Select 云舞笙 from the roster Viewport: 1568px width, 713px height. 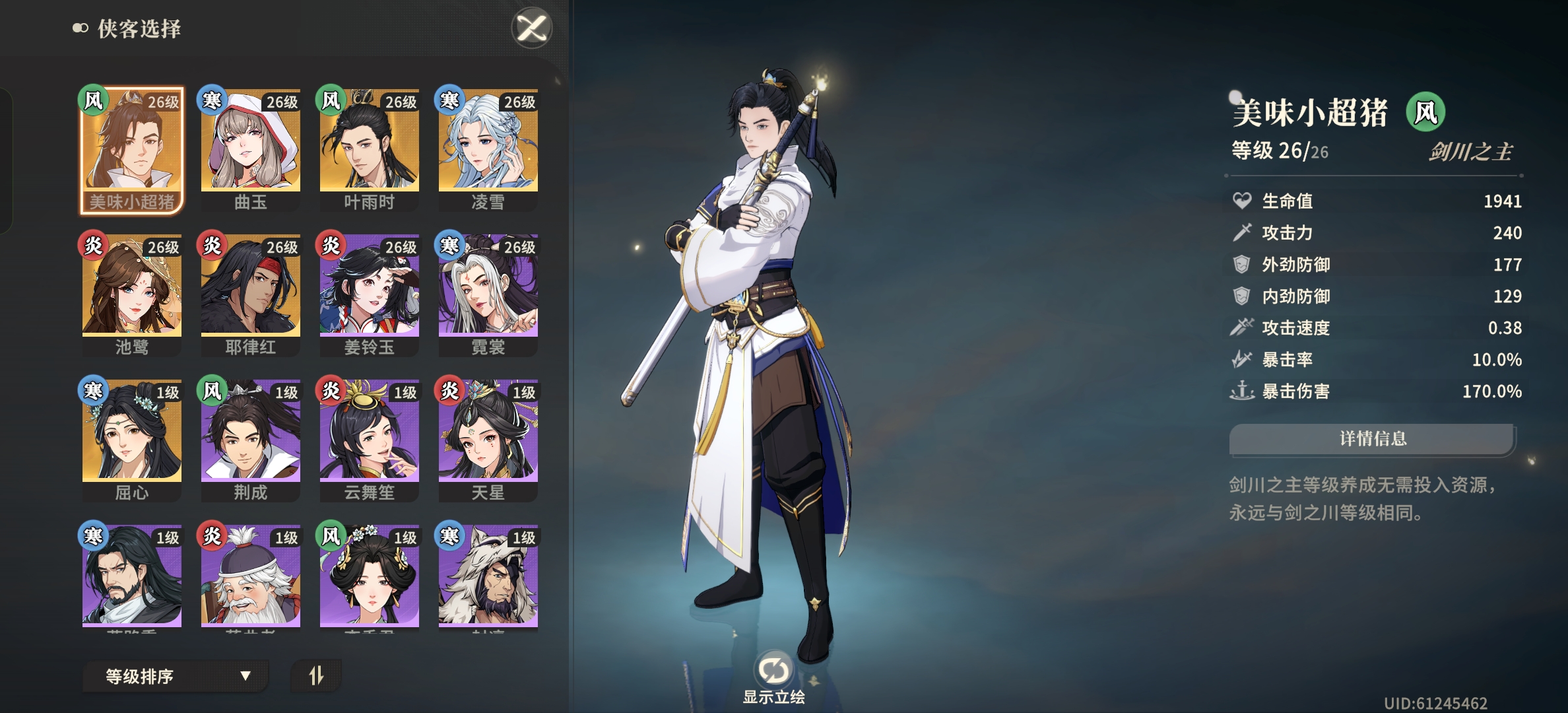(x=369, y=439)
